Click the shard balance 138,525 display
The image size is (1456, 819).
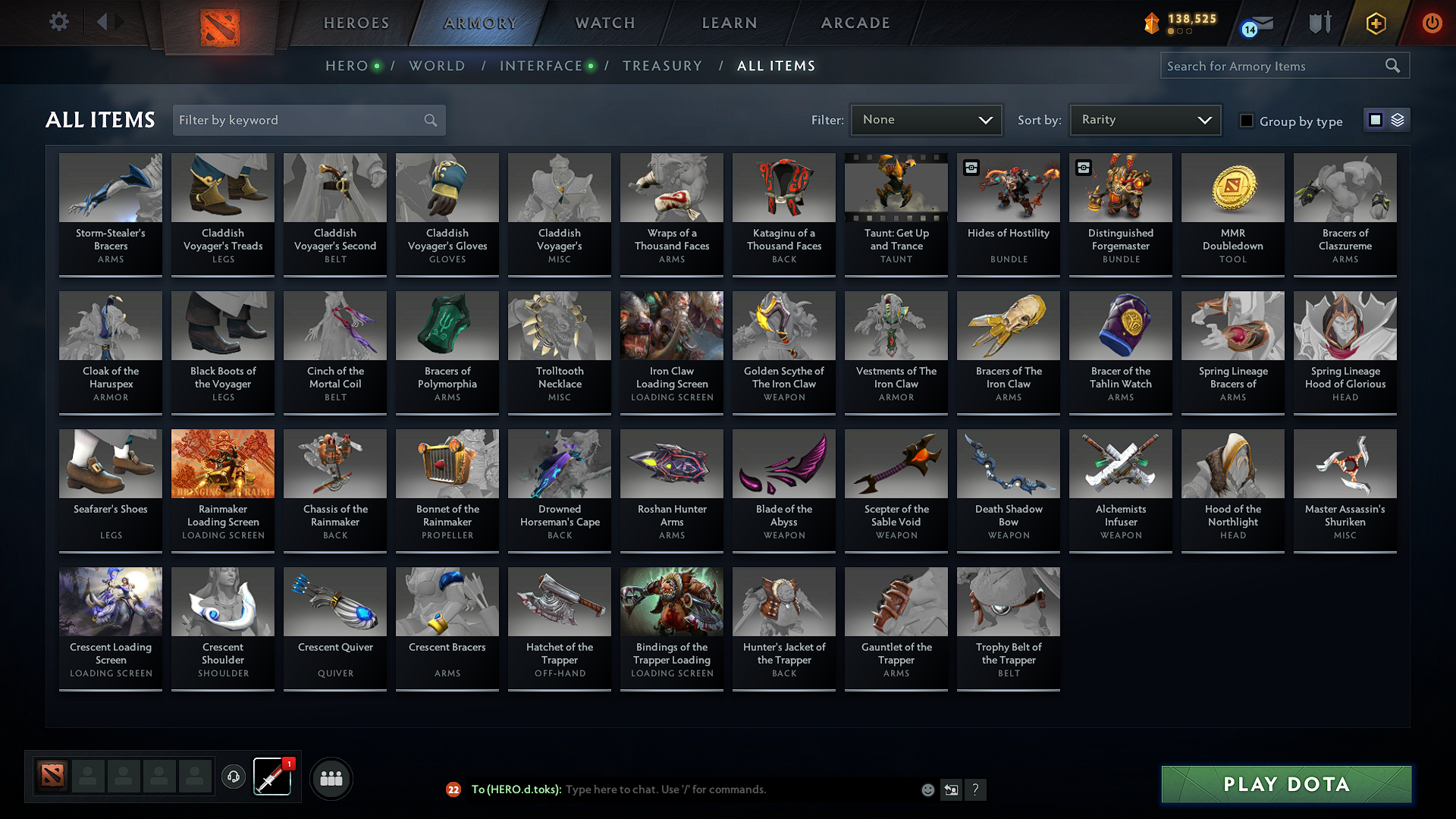[x=1180, y=23]
